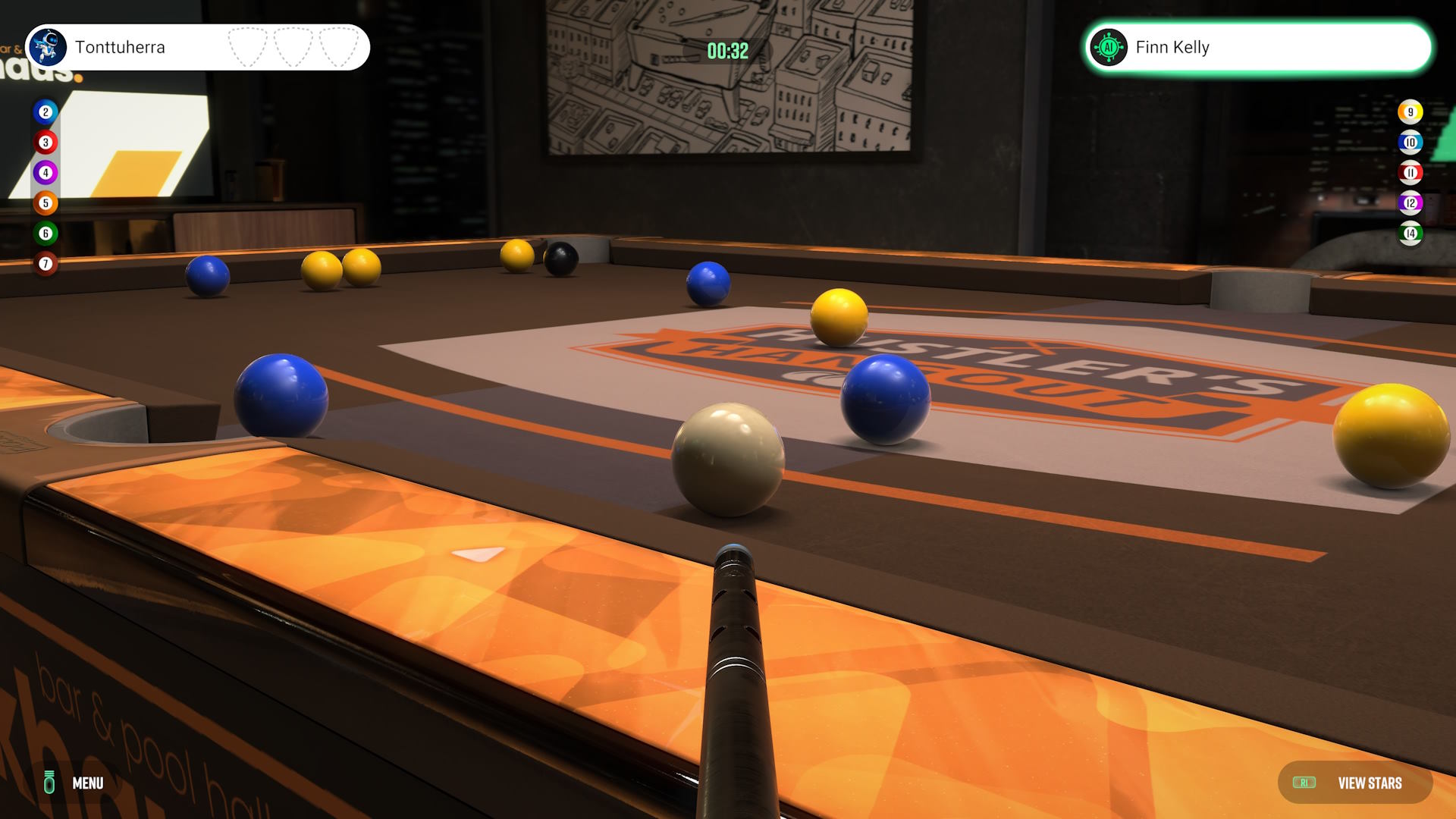Select the blue 2 ball indicator
This screenshot has height=819, width=1456.
pos(45,112)
